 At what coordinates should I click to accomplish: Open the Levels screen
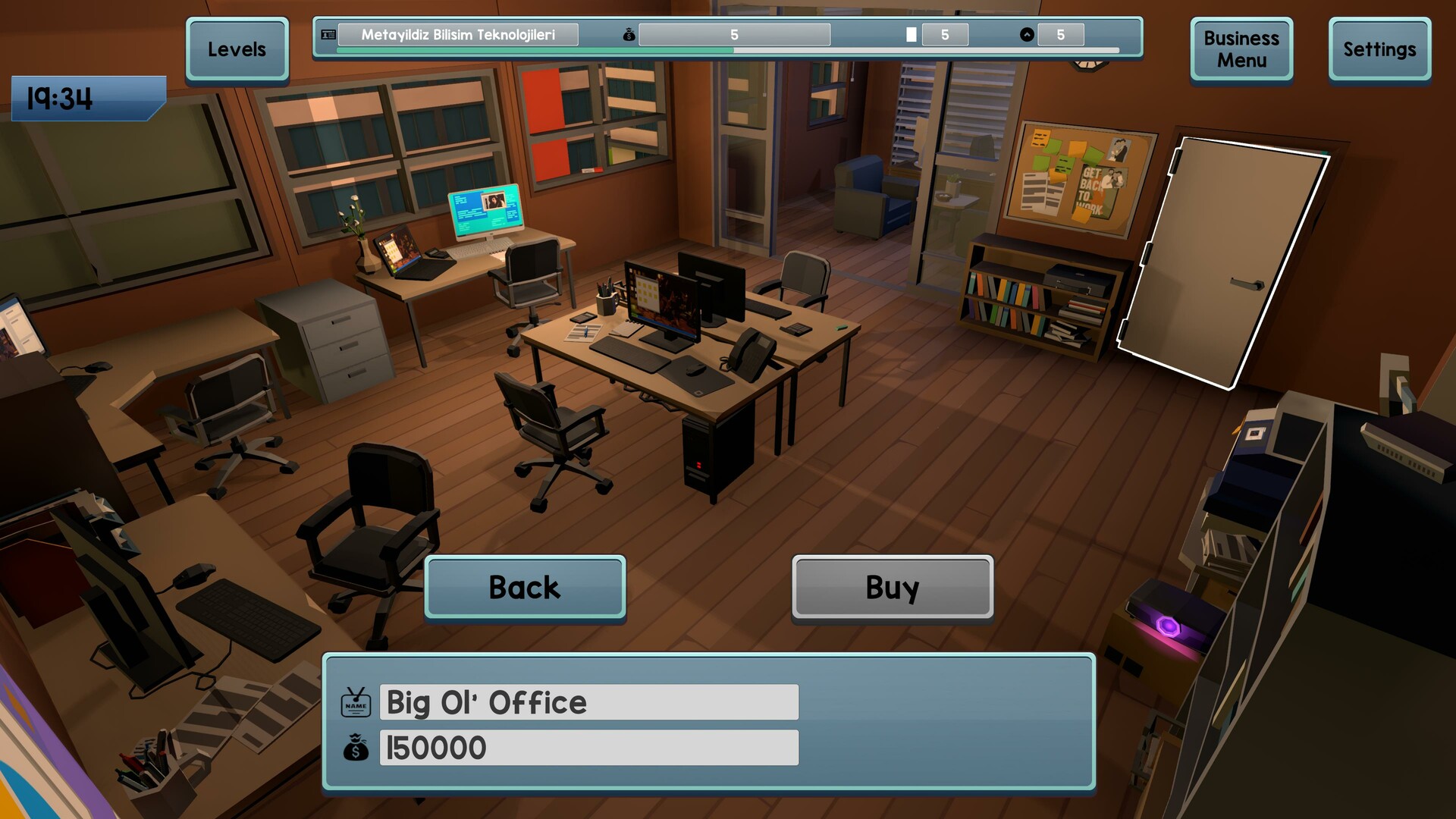(x=237, y=49)
